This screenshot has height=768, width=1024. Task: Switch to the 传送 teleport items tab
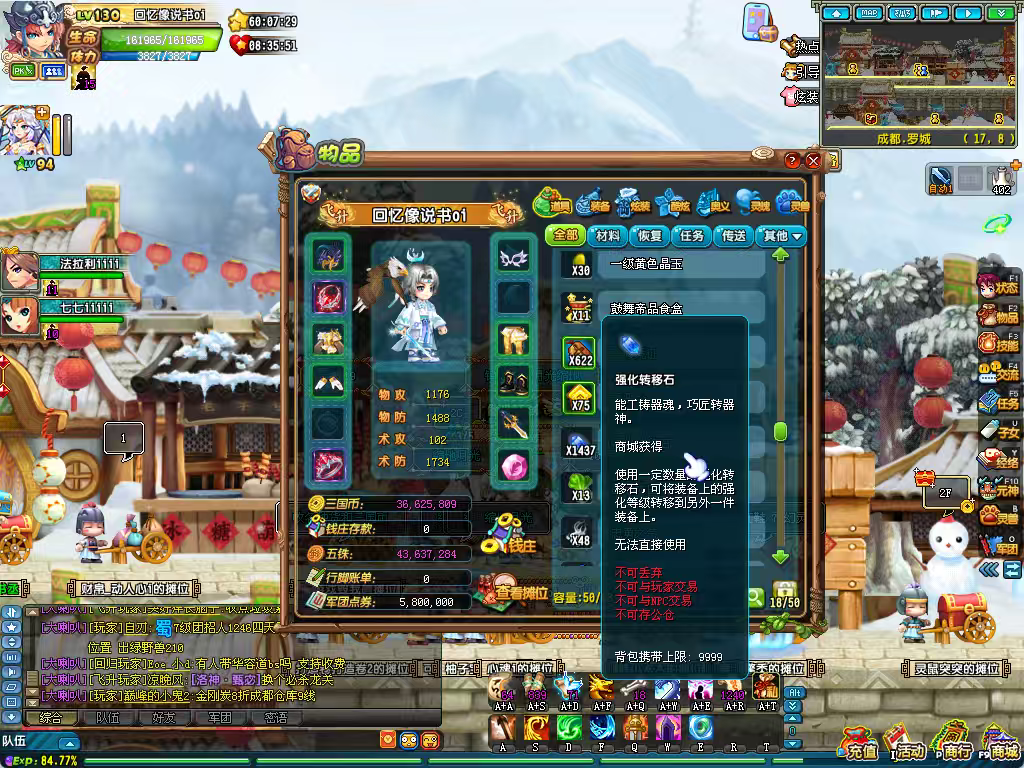click(x=734, y=236)
